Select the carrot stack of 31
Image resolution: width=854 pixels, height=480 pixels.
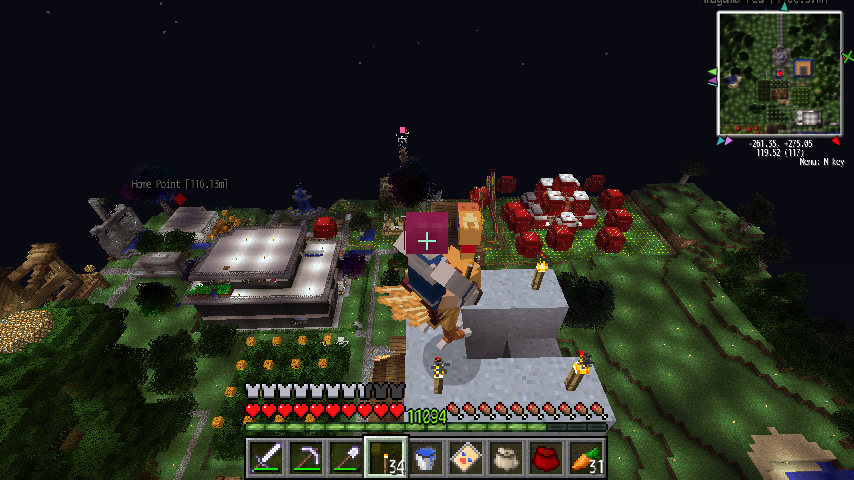[586, 457]
